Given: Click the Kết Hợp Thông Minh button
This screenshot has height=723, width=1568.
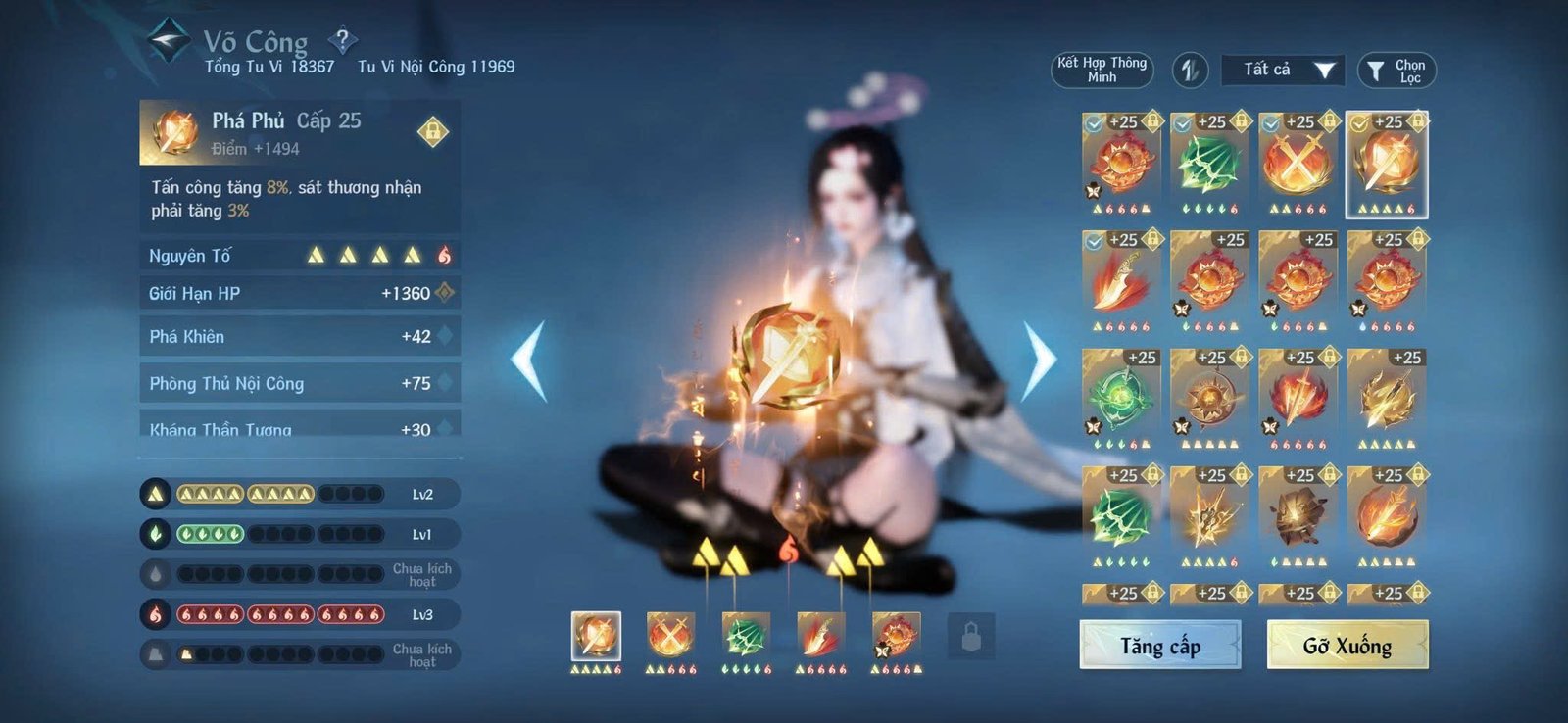Looking at the screenshot, I should [x=1102, y=71].
